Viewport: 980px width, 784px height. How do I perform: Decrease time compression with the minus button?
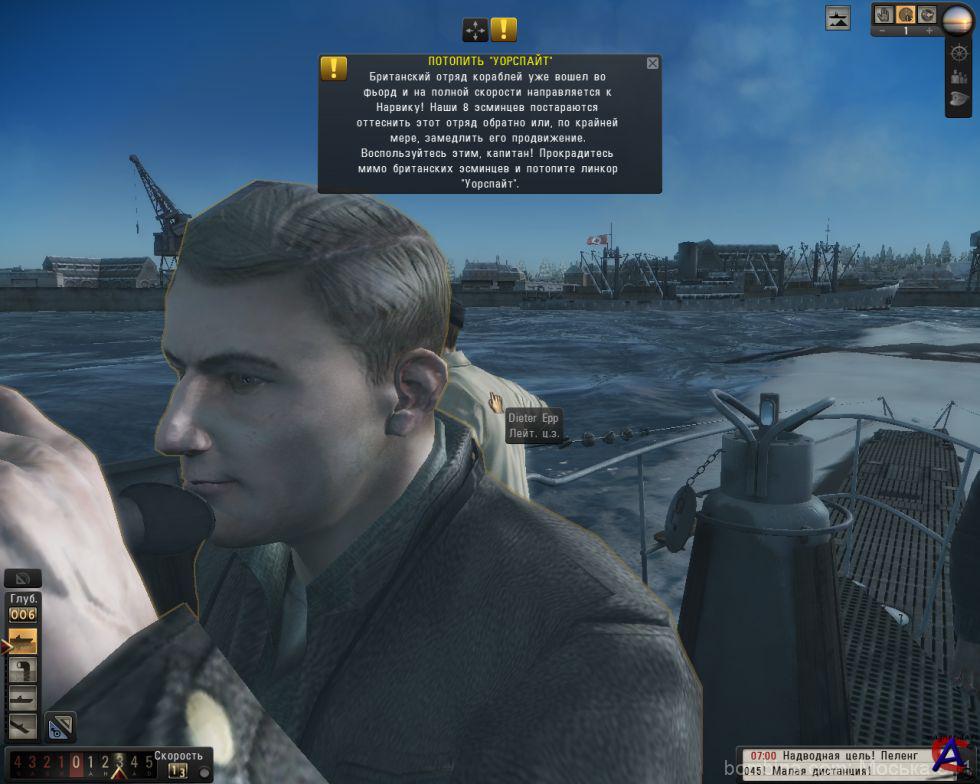(883, 31)
